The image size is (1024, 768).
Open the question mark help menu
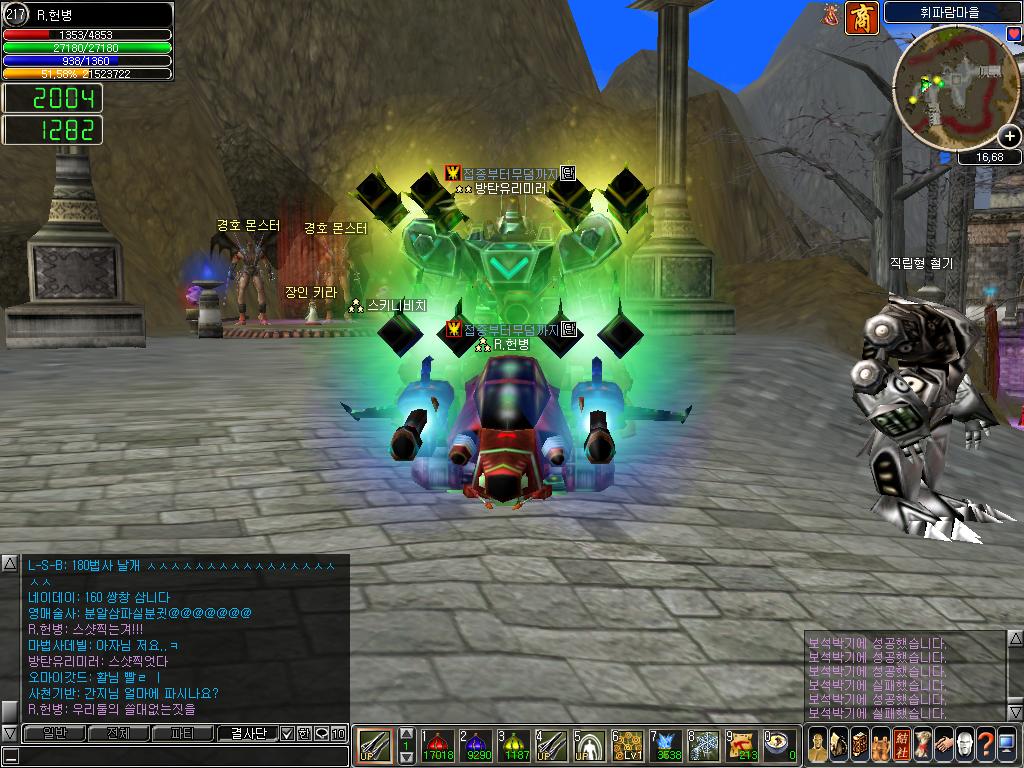[985, 746]
